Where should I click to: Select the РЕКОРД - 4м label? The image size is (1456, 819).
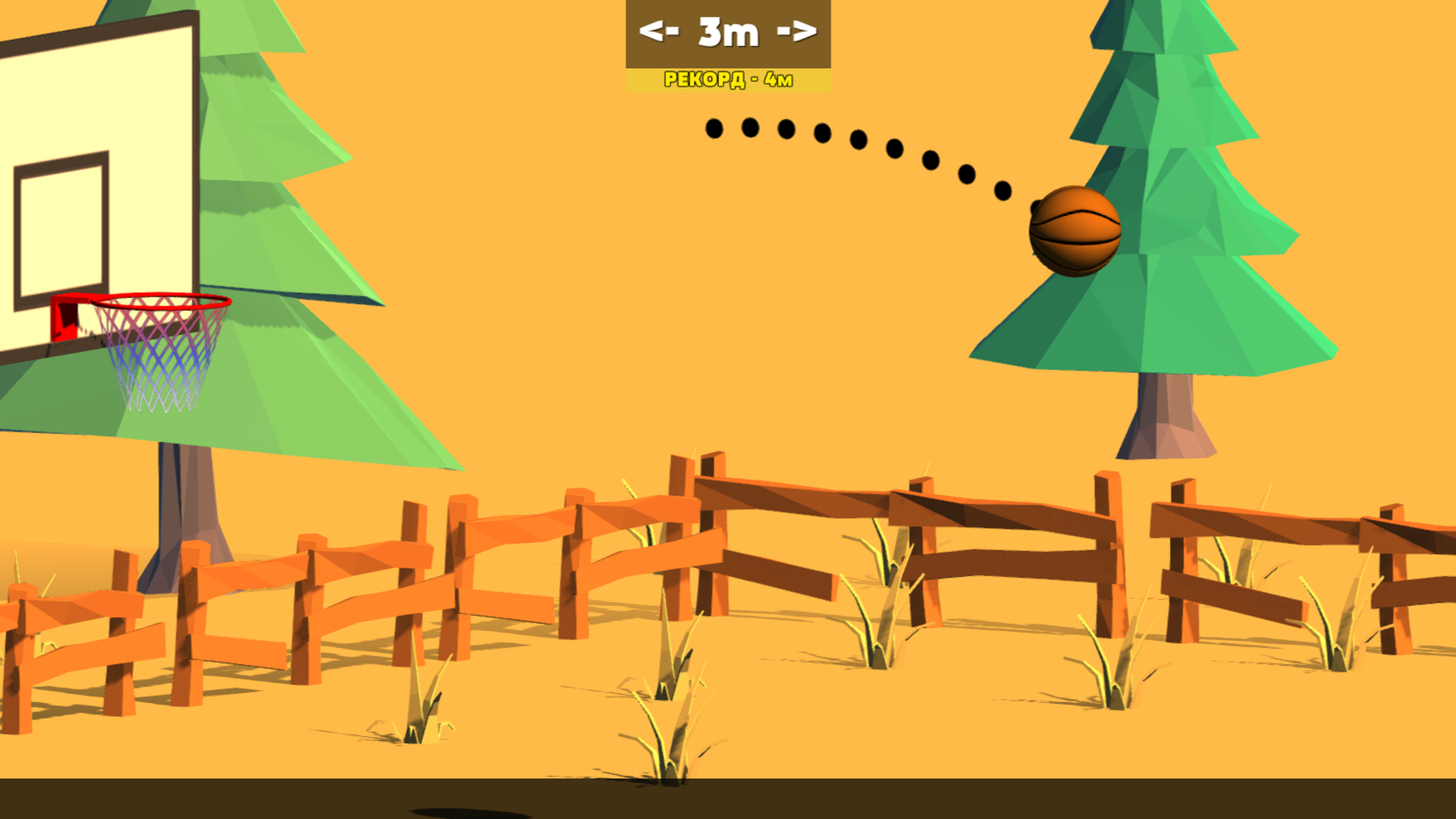pos(728,77)
